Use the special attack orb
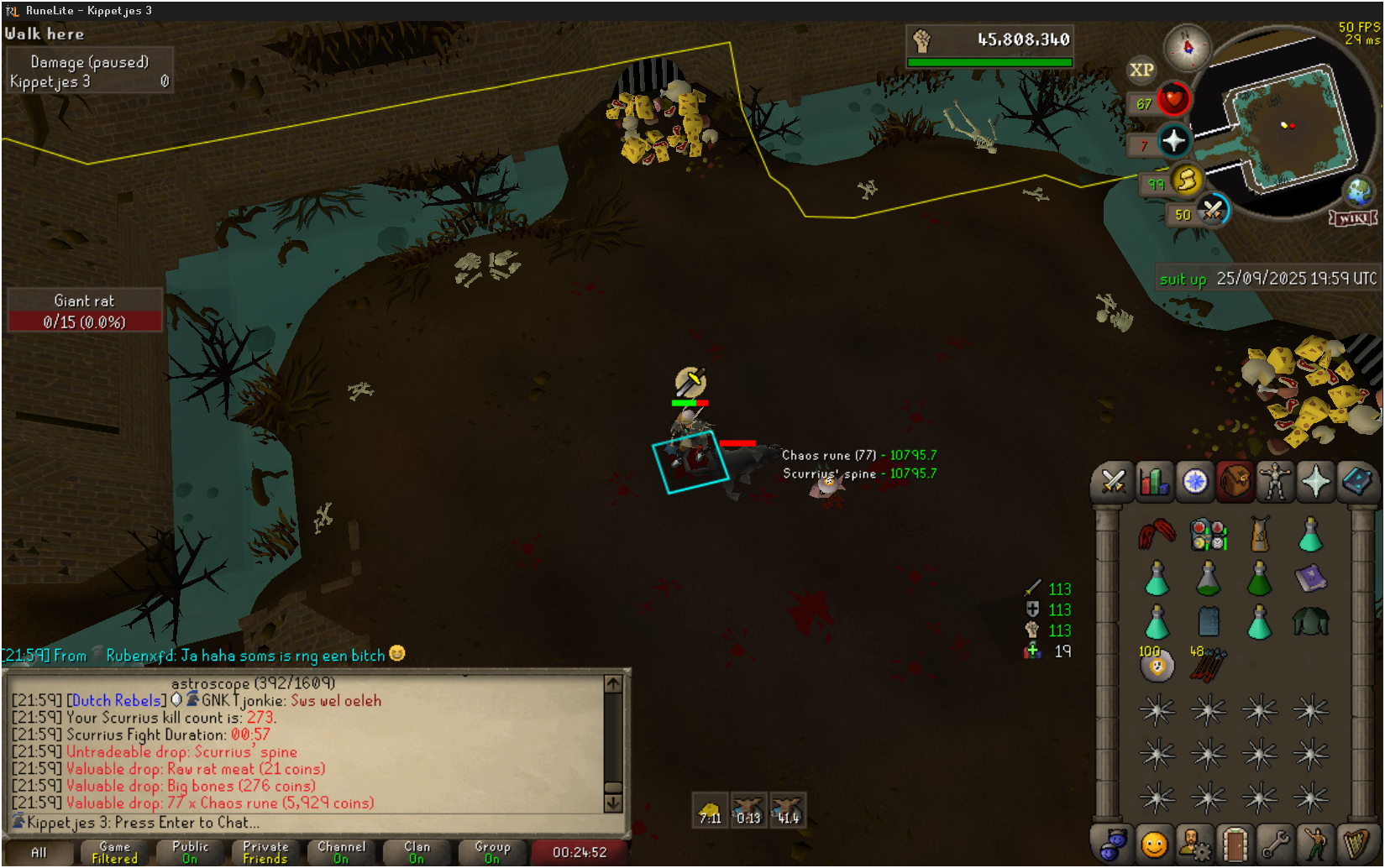 (x=1212, y=211)
